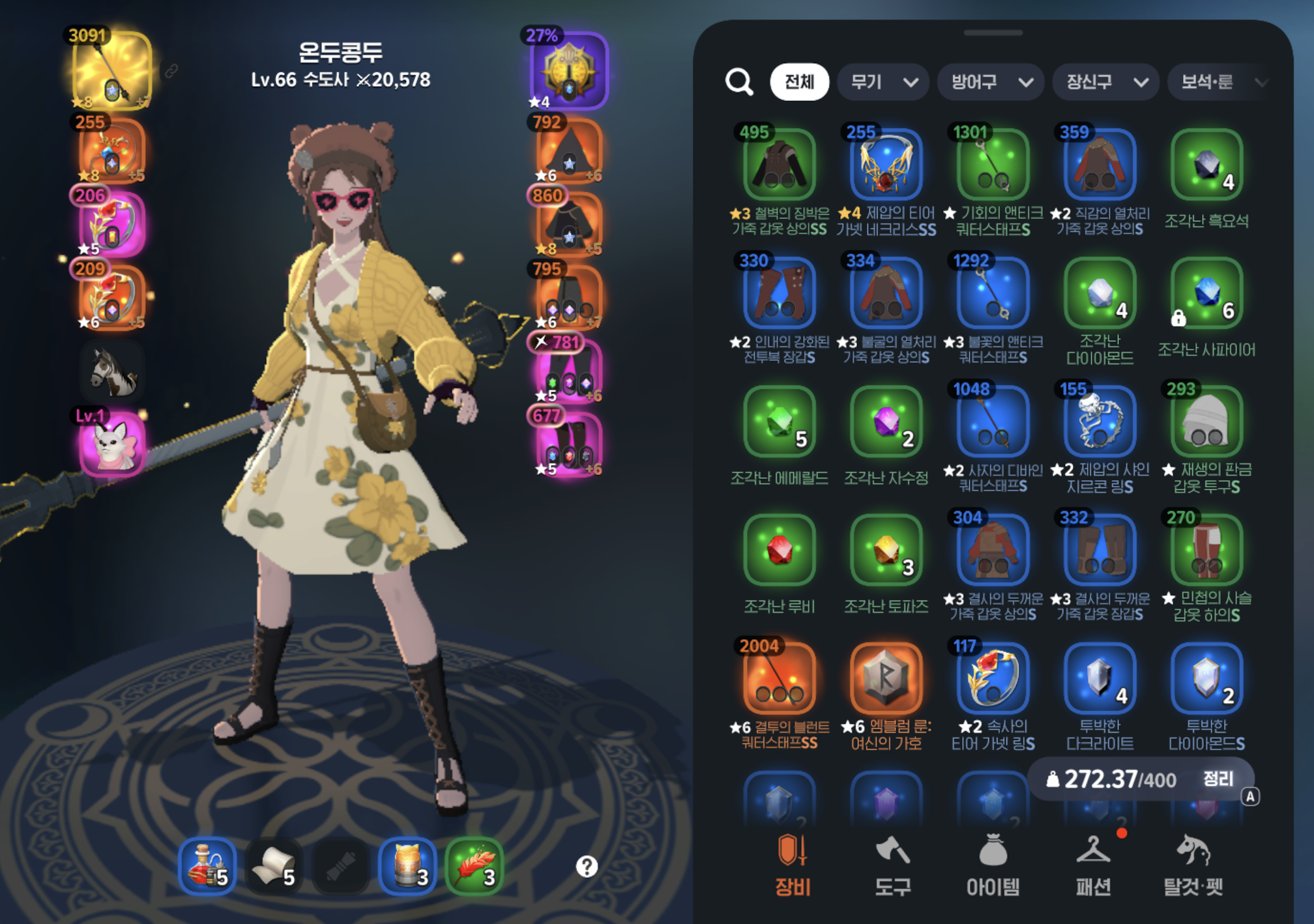Switch to the 탈것·펫 tab
Image resolution: width=1314 pixels, height=924 pixels.
1193,865
